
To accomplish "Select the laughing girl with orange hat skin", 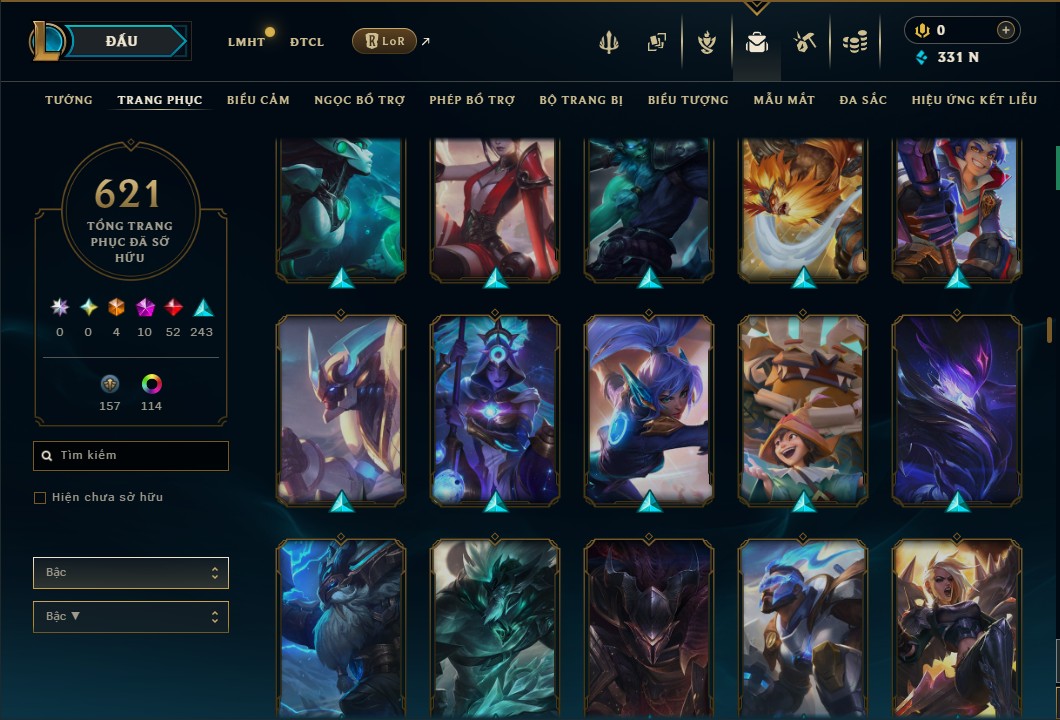I will click(x=803, y=410).
